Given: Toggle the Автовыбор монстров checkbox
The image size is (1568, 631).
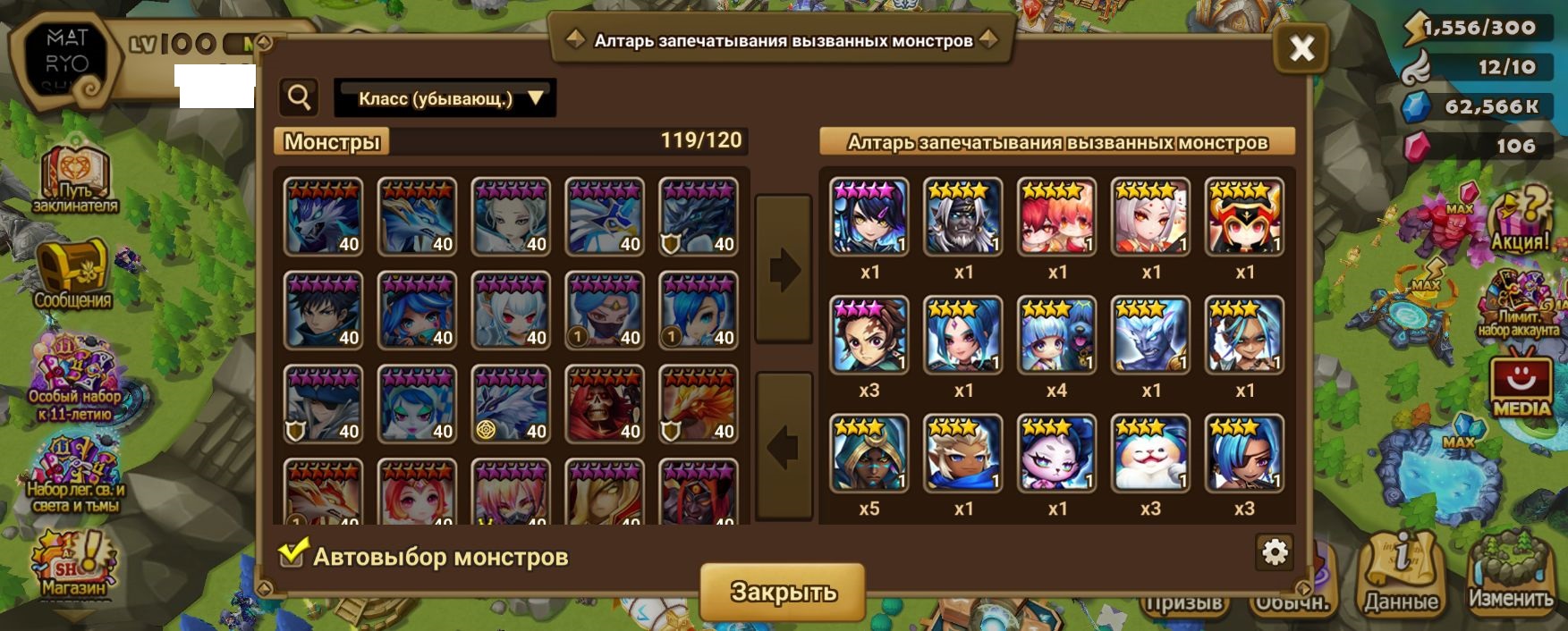Looking at the screenshot, I should click(292, 555).
